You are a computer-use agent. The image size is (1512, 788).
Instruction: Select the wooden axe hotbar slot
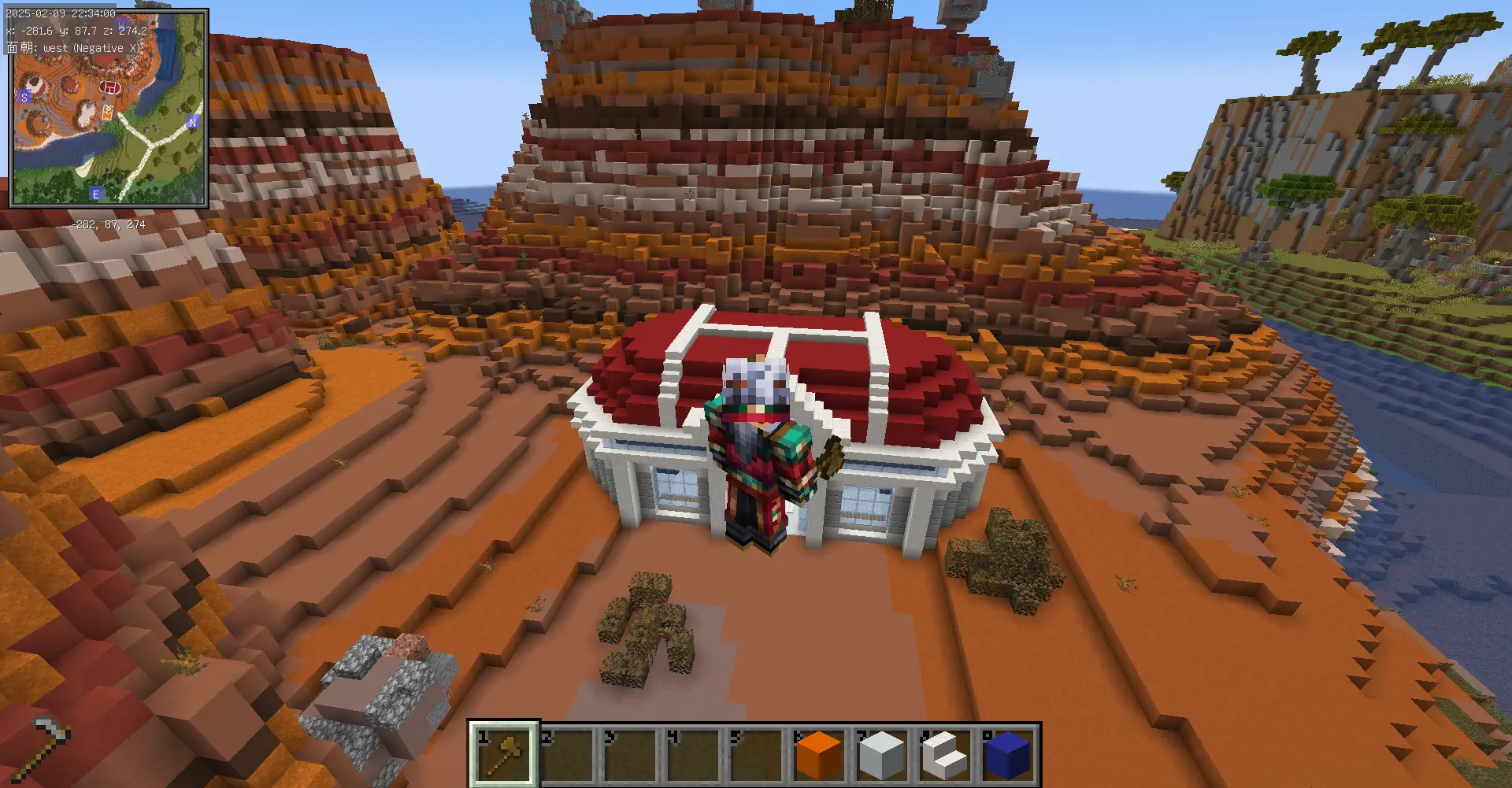pyautogui.click(x=504, y=754)
